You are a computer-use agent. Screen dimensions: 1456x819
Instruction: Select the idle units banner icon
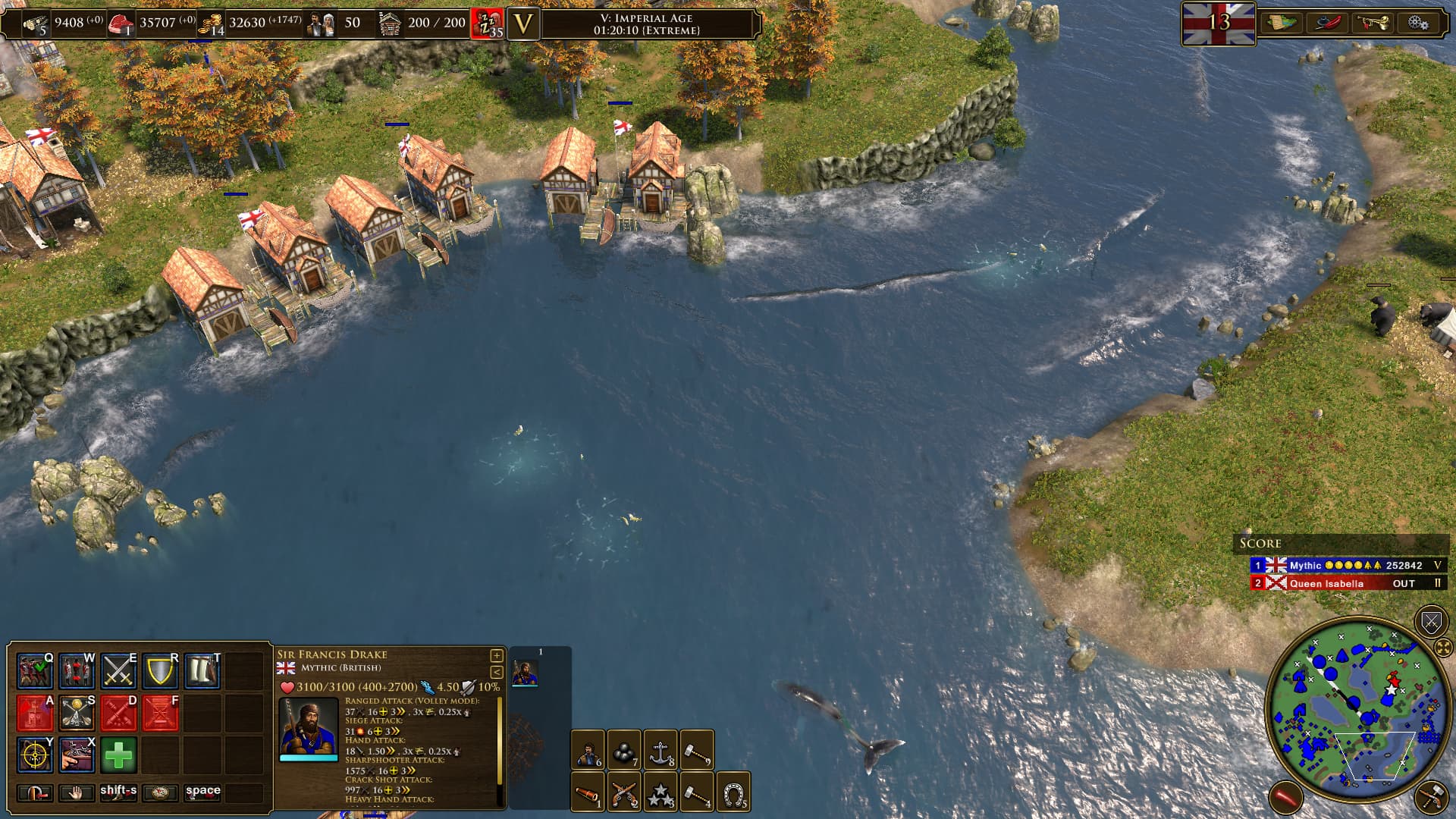point(488,24)
